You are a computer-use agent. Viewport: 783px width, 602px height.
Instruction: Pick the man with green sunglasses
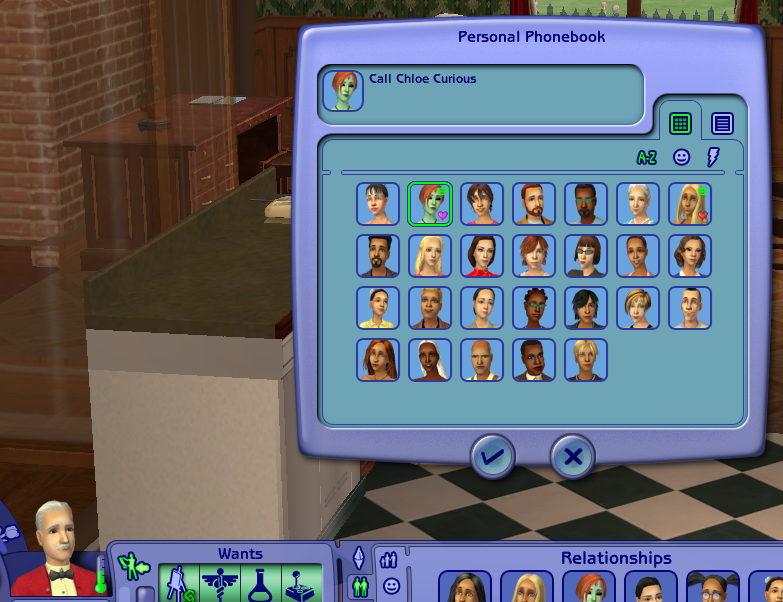pos(586,204)
